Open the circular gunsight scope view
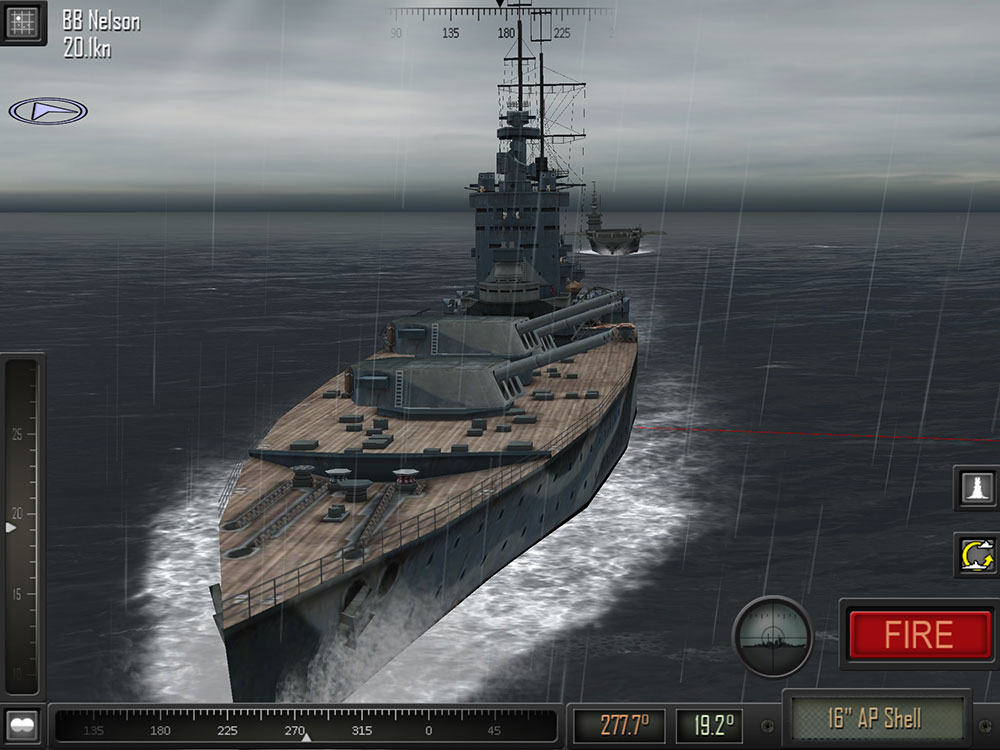 click(772, 636)
